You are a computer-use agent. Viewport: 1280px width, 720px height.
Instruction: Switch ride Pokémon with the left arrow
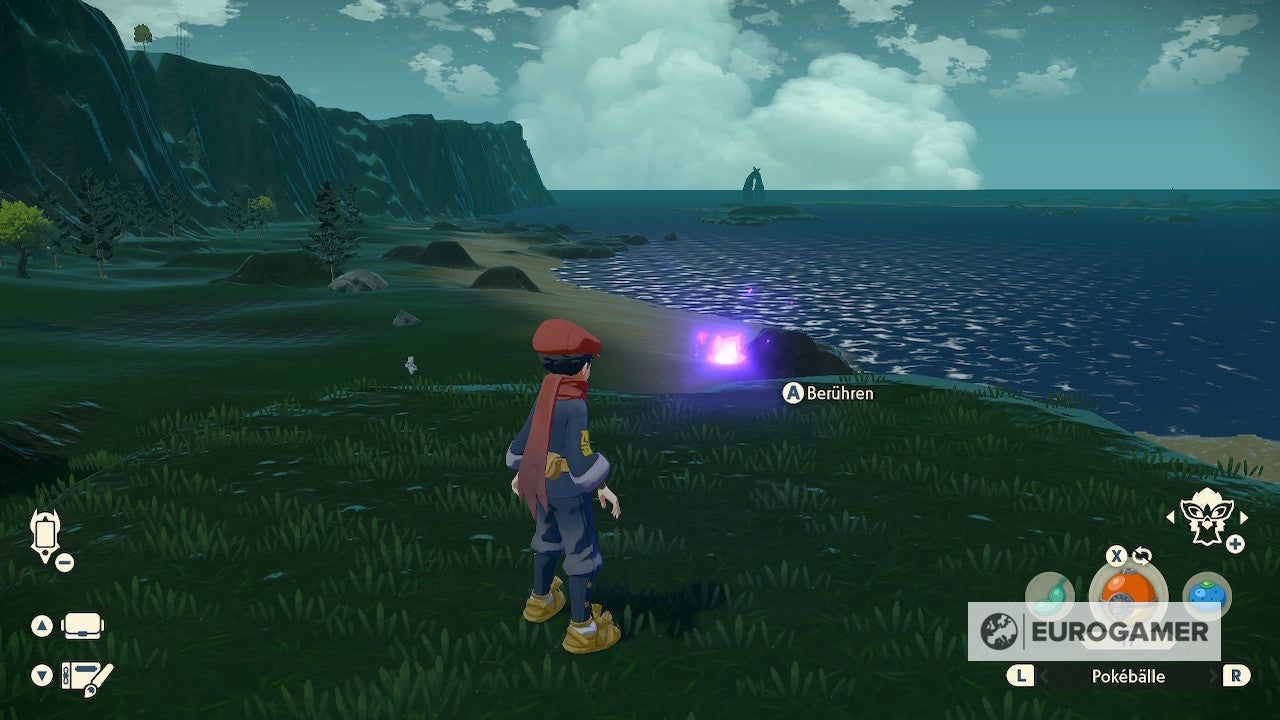coord(1171,517)
